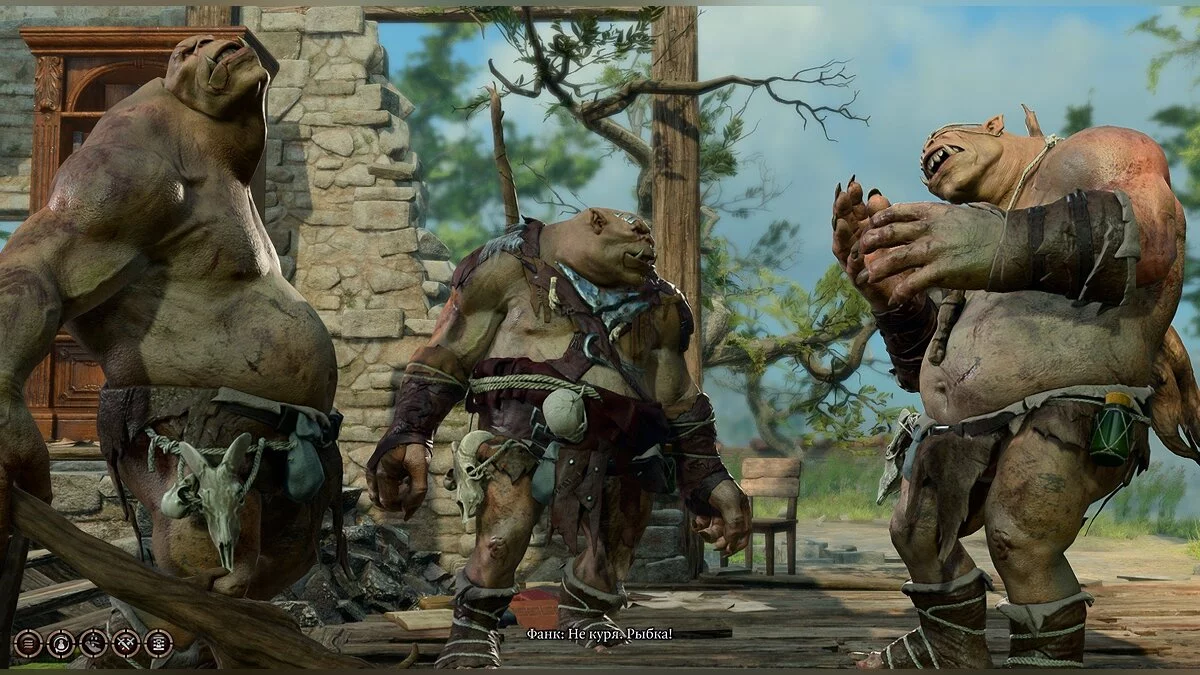
Task: Click the swap character icon
Action: [61, 643]
